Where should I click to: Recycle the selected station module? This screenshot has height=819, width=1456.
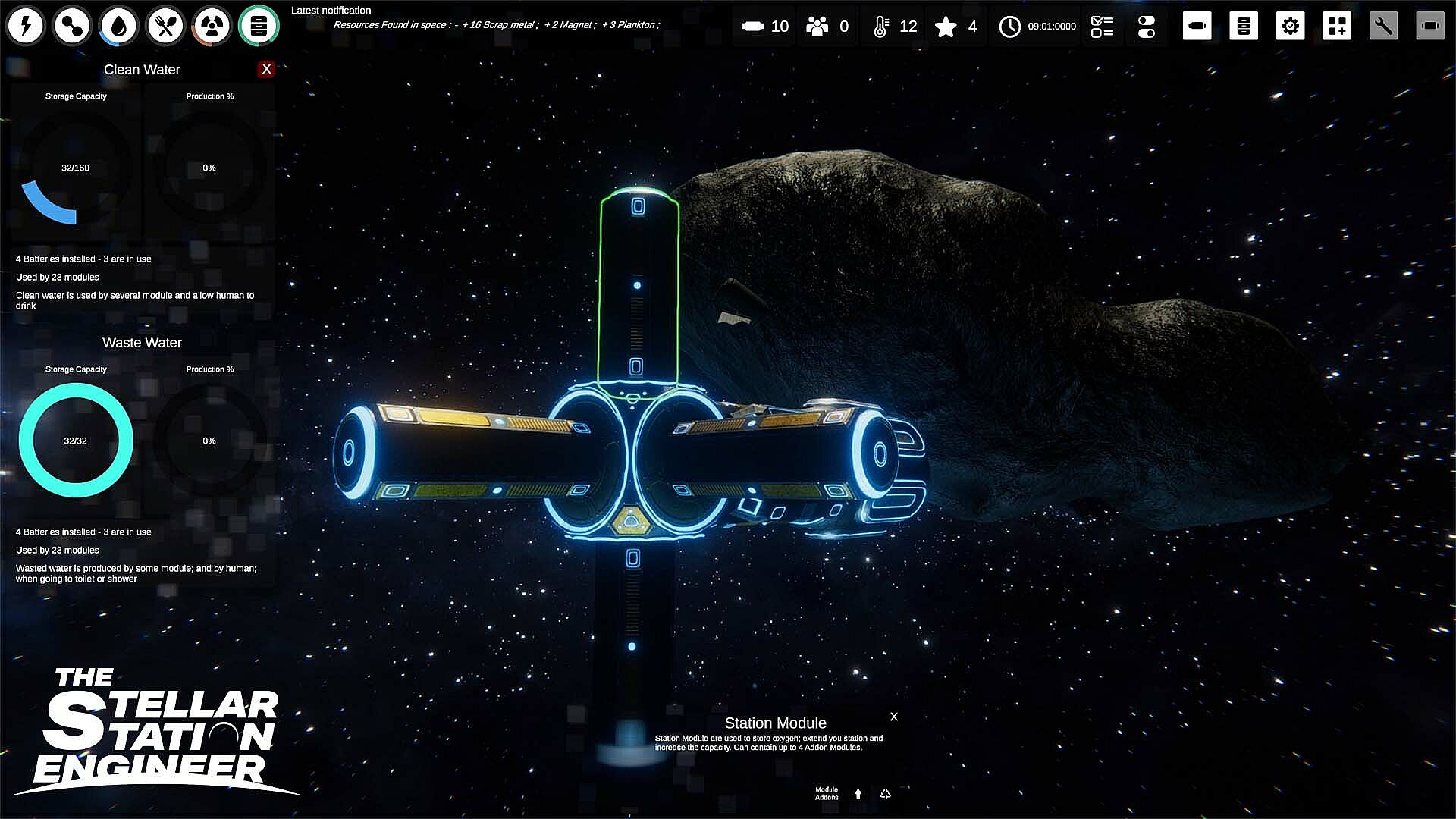tap(885, 794)
